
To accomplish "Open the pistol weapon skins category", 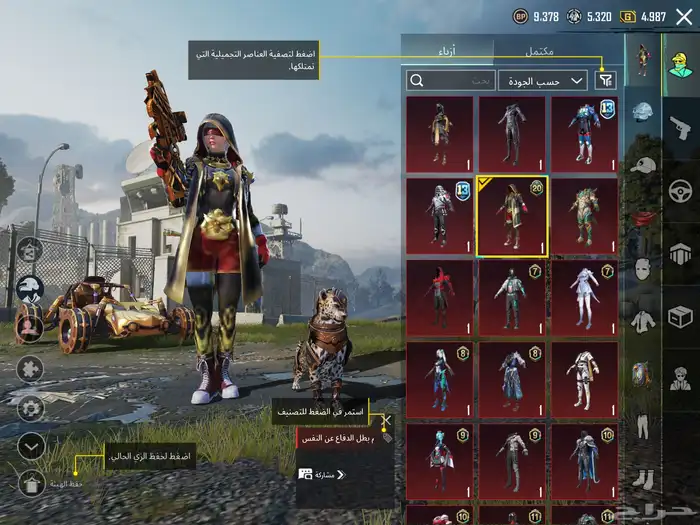I will pos(680,127).
